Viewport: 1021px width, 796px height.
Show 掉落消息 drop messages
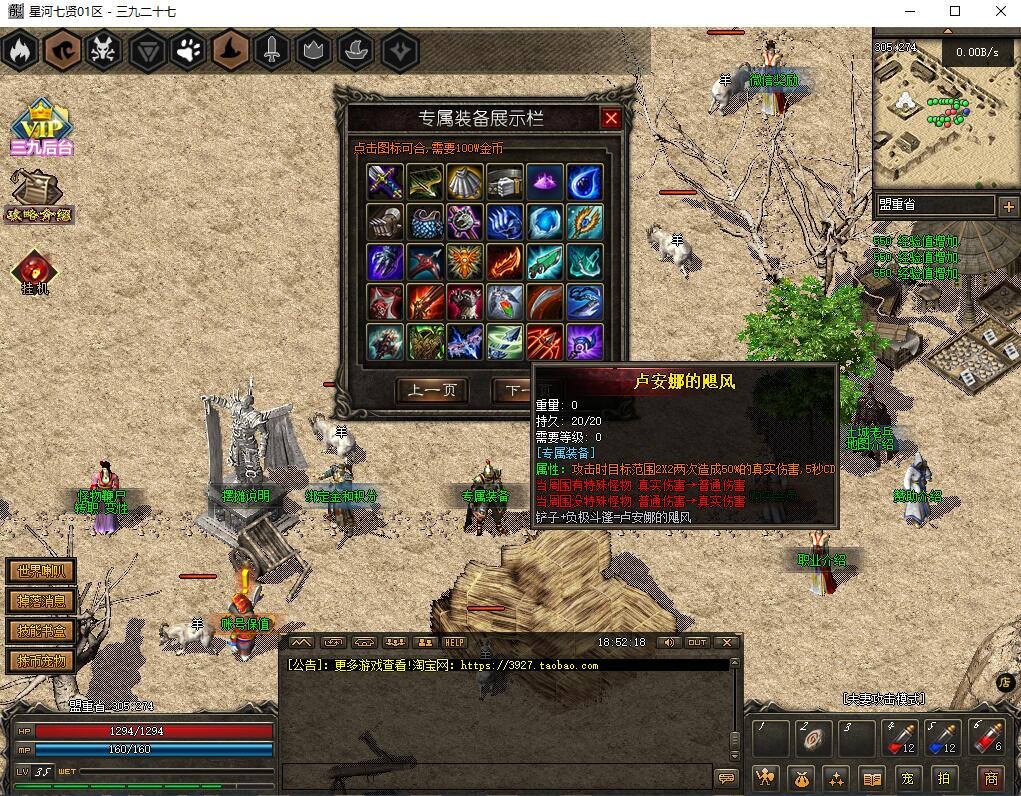point(41,601)
